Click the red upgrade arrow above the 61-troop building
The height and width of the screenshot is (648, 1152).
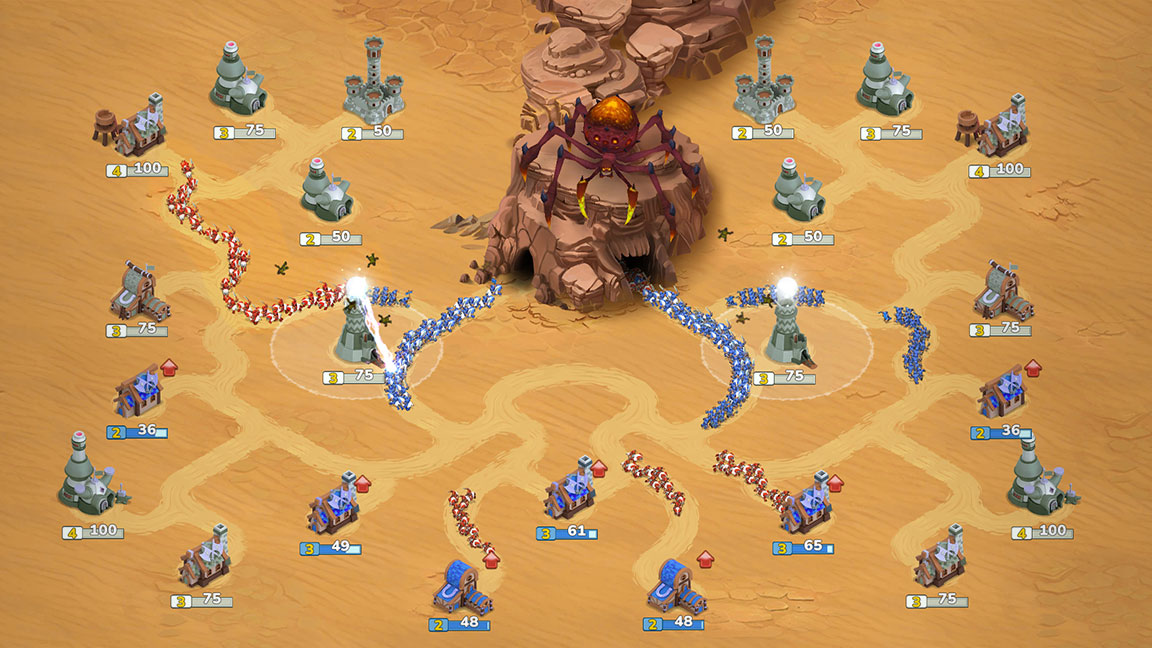click(599, 467)
